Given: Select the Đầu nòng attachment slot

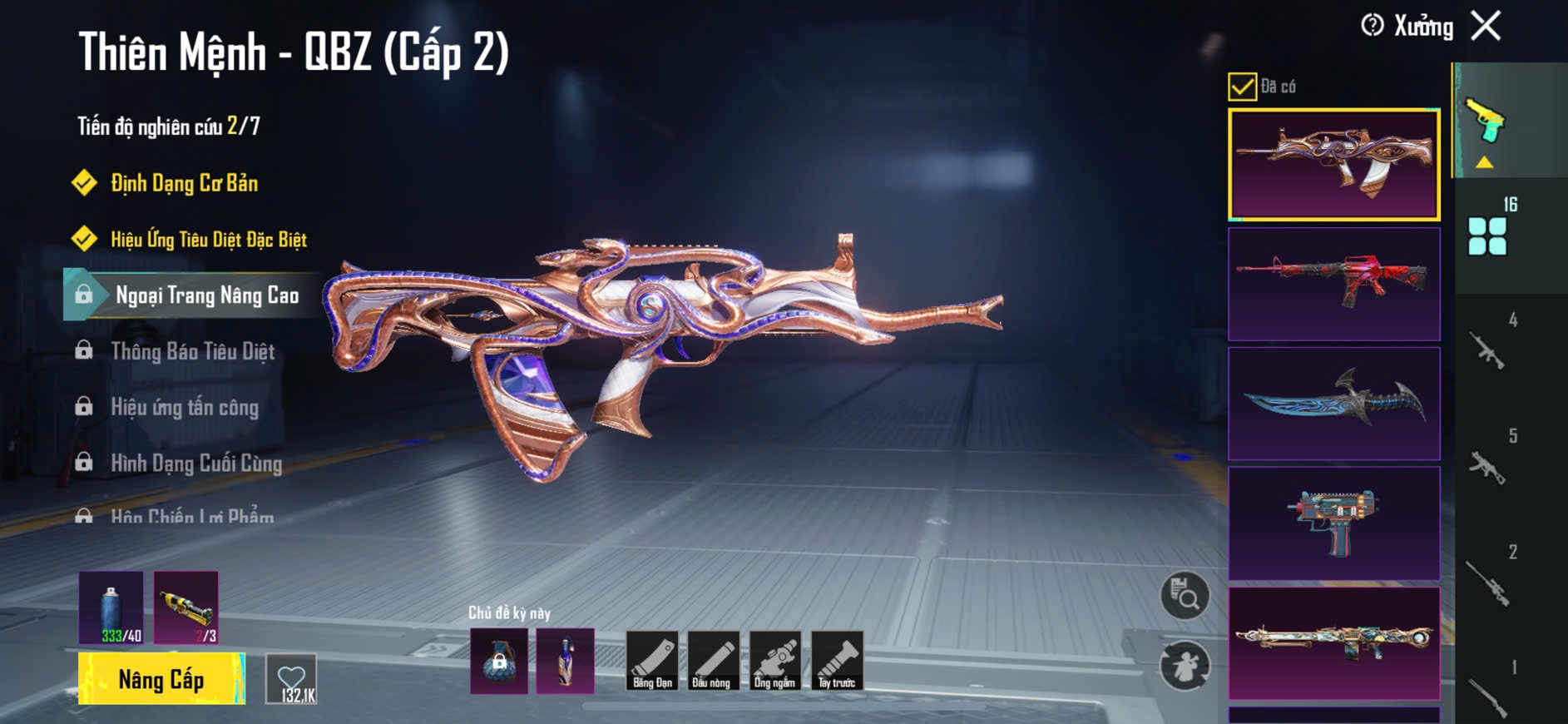Looking at the screenshot, I should [x=713, y=661].
